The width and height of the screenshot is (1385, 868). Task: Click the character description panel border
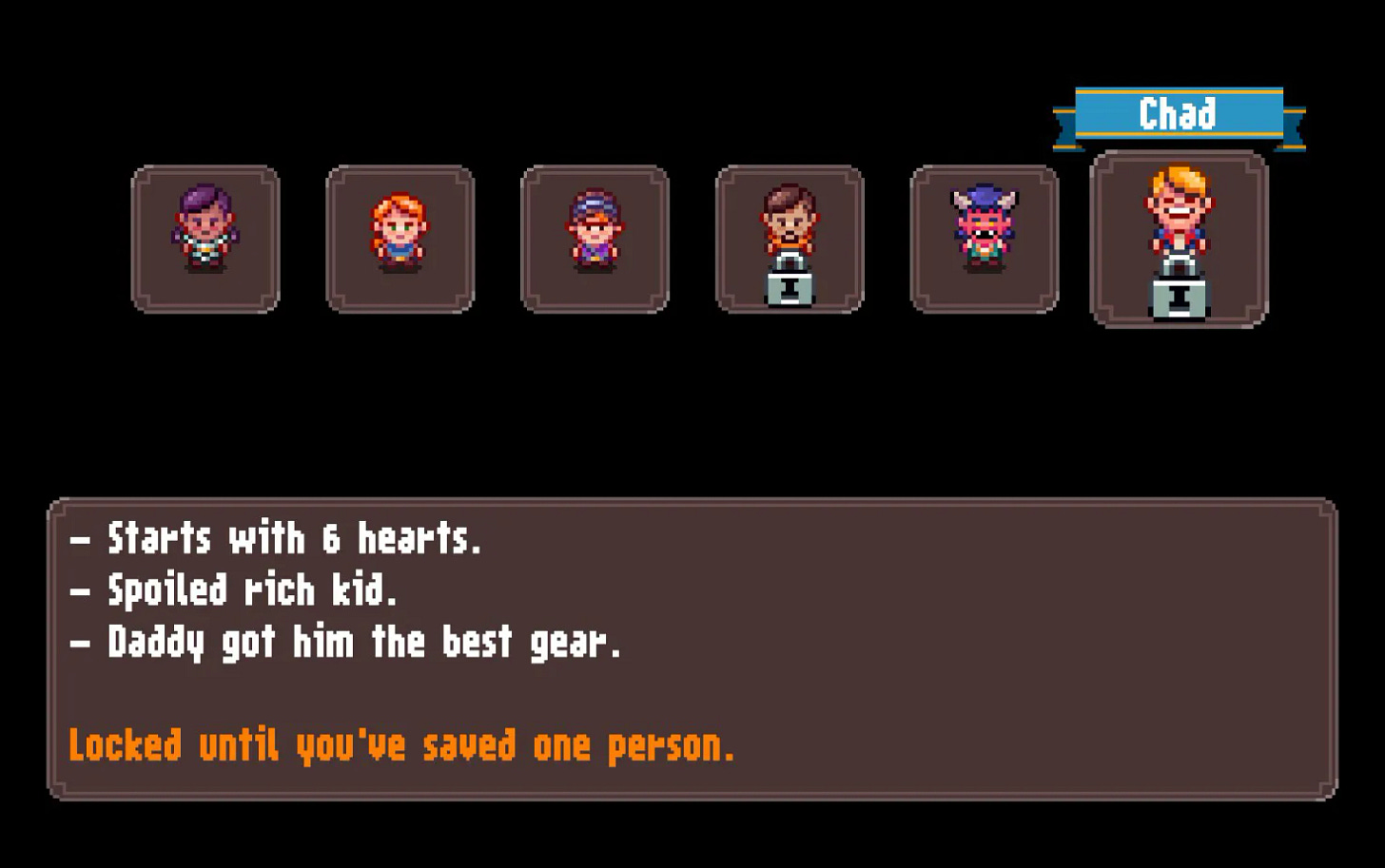(x=692, y=501)
